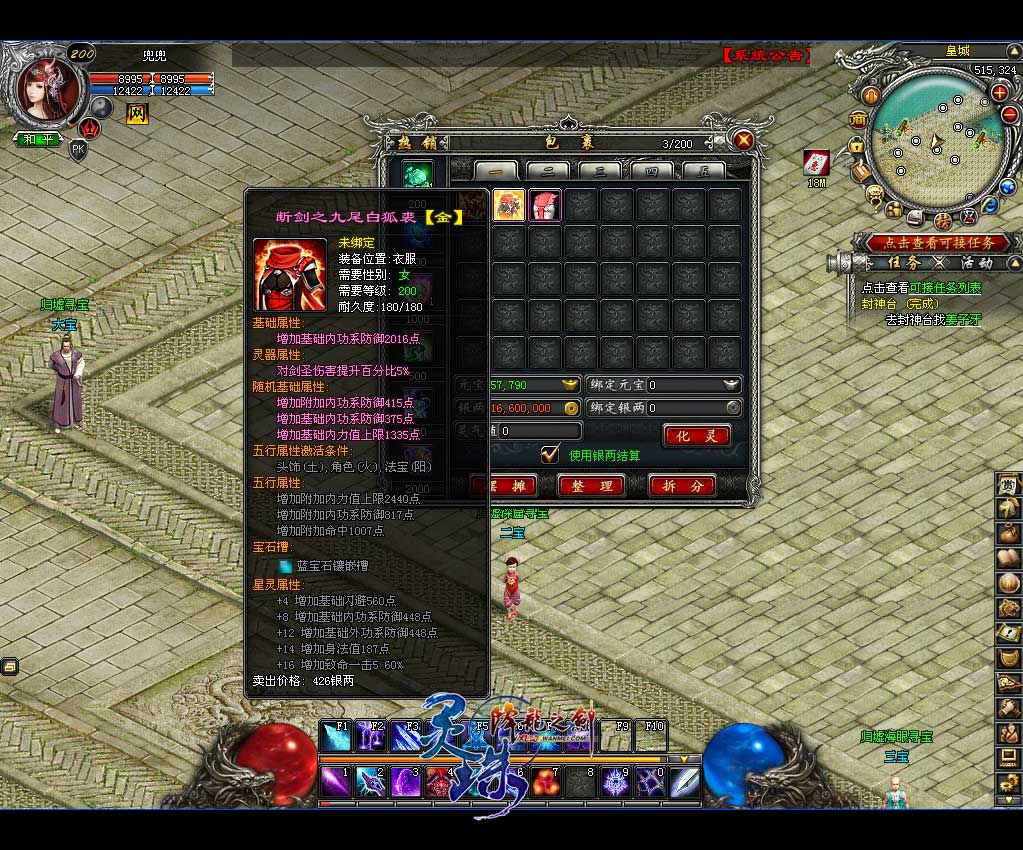Image resolution: width=1023 pixels, height=850 pixels.
Task: Zoom in the minimap with plus button
Action: point(999,92)
